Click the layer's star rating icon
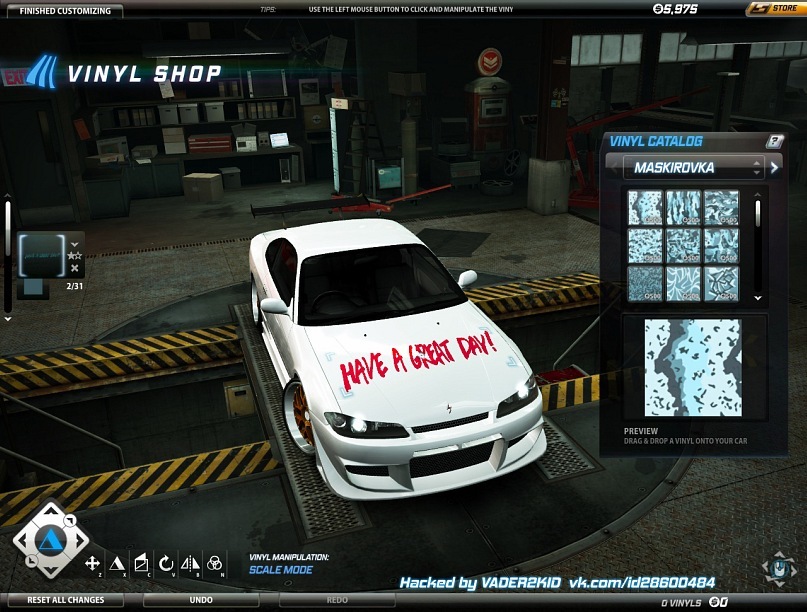Screen dimensions: 807x612 click(x=75, y=256)
